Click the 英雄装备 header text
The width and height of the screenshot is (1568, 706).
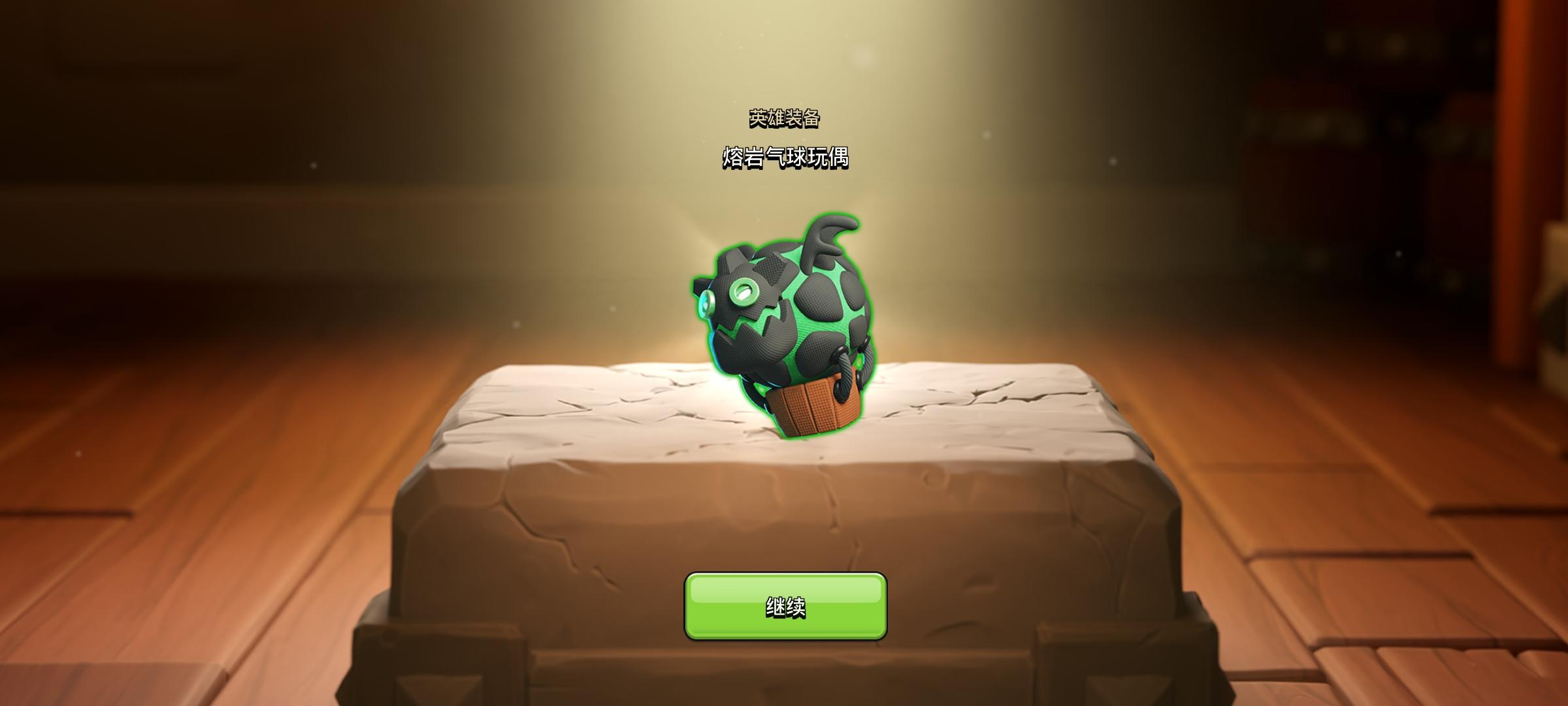pyautogui.click(x=785, y=119)
